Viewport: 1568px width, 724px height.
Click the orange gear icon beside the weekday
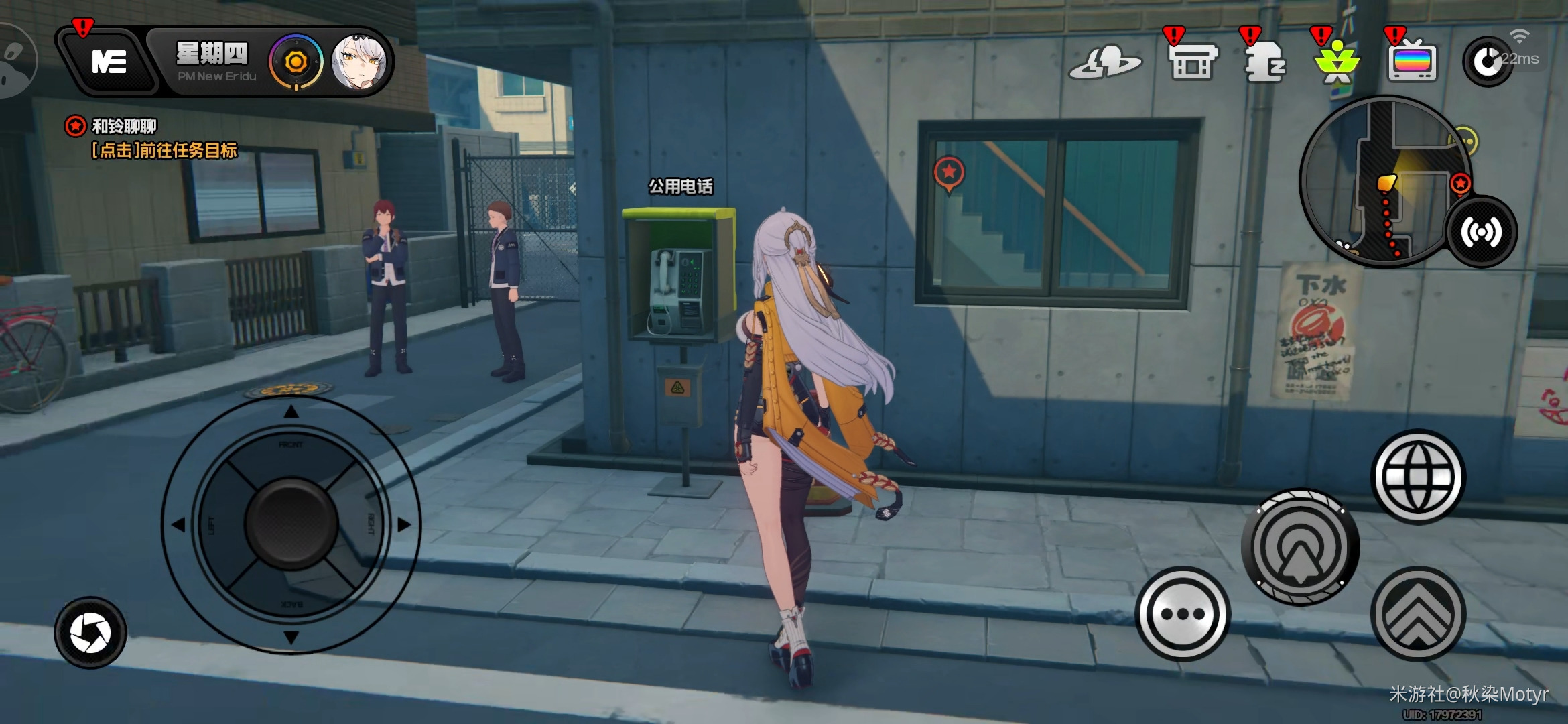pyautogui.click(x=296, y=62)
